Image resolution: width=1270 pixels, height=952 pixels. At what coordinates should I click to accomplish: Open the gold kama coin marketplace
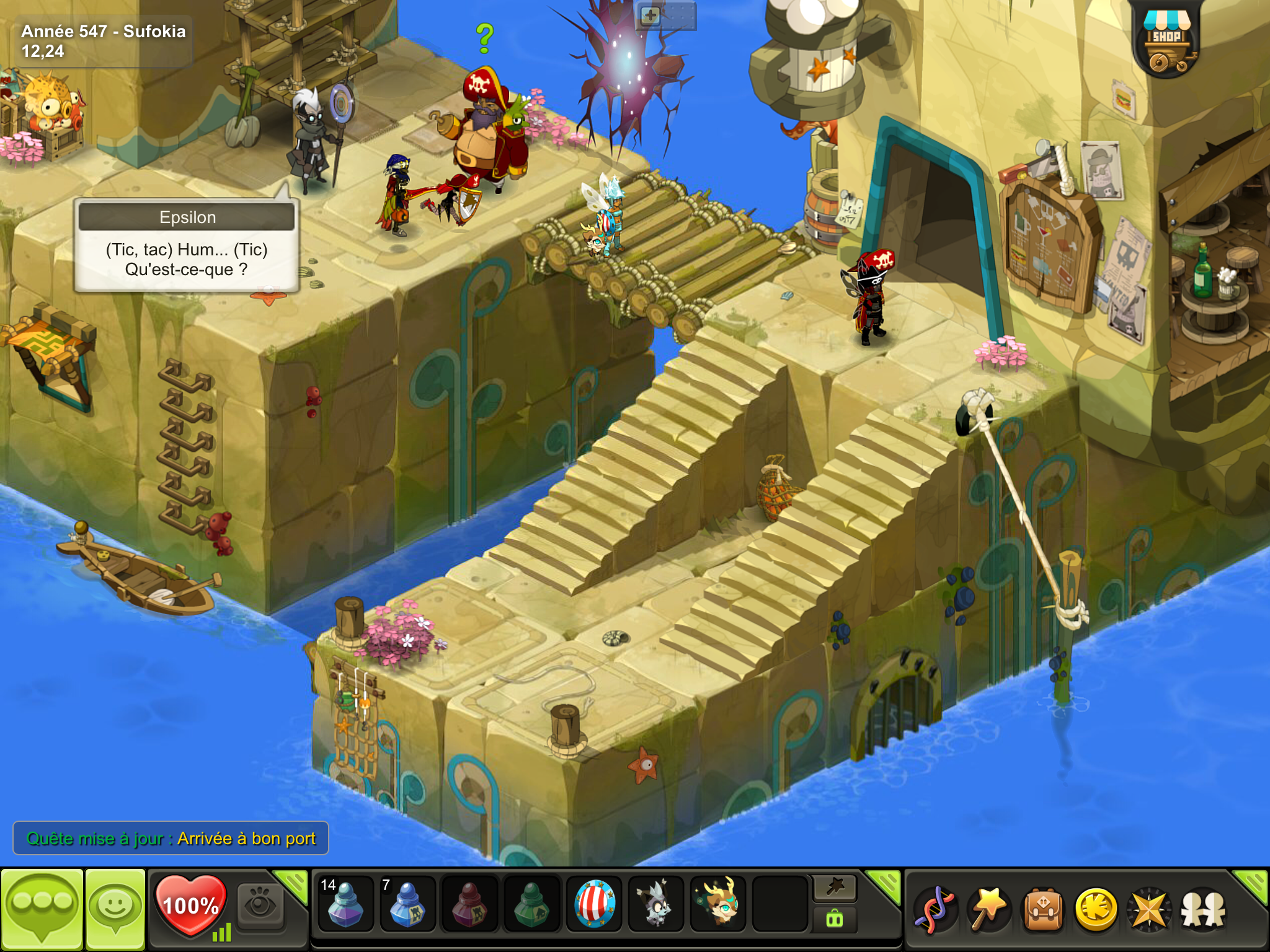click(x=1096, y=909)
